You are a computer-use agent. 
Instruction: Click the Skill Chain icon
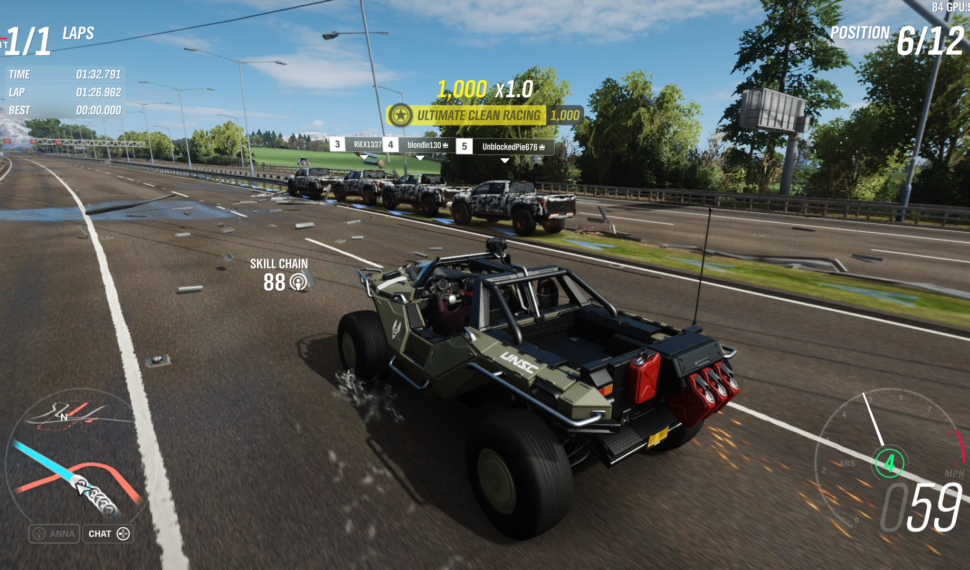click(x=298, y=283)
